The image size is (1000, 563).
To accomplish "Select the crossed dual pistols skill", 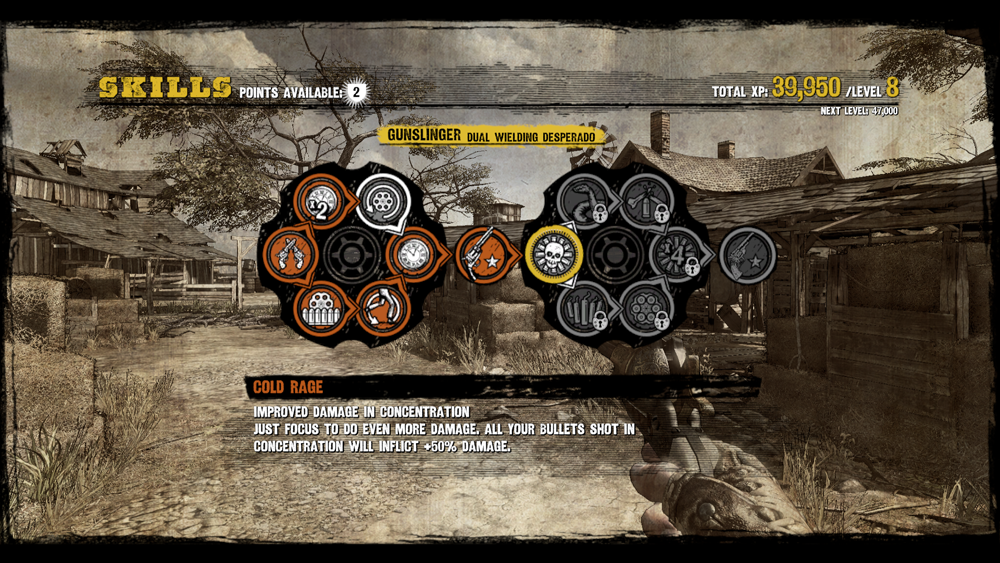I will [x=292, y=254].
